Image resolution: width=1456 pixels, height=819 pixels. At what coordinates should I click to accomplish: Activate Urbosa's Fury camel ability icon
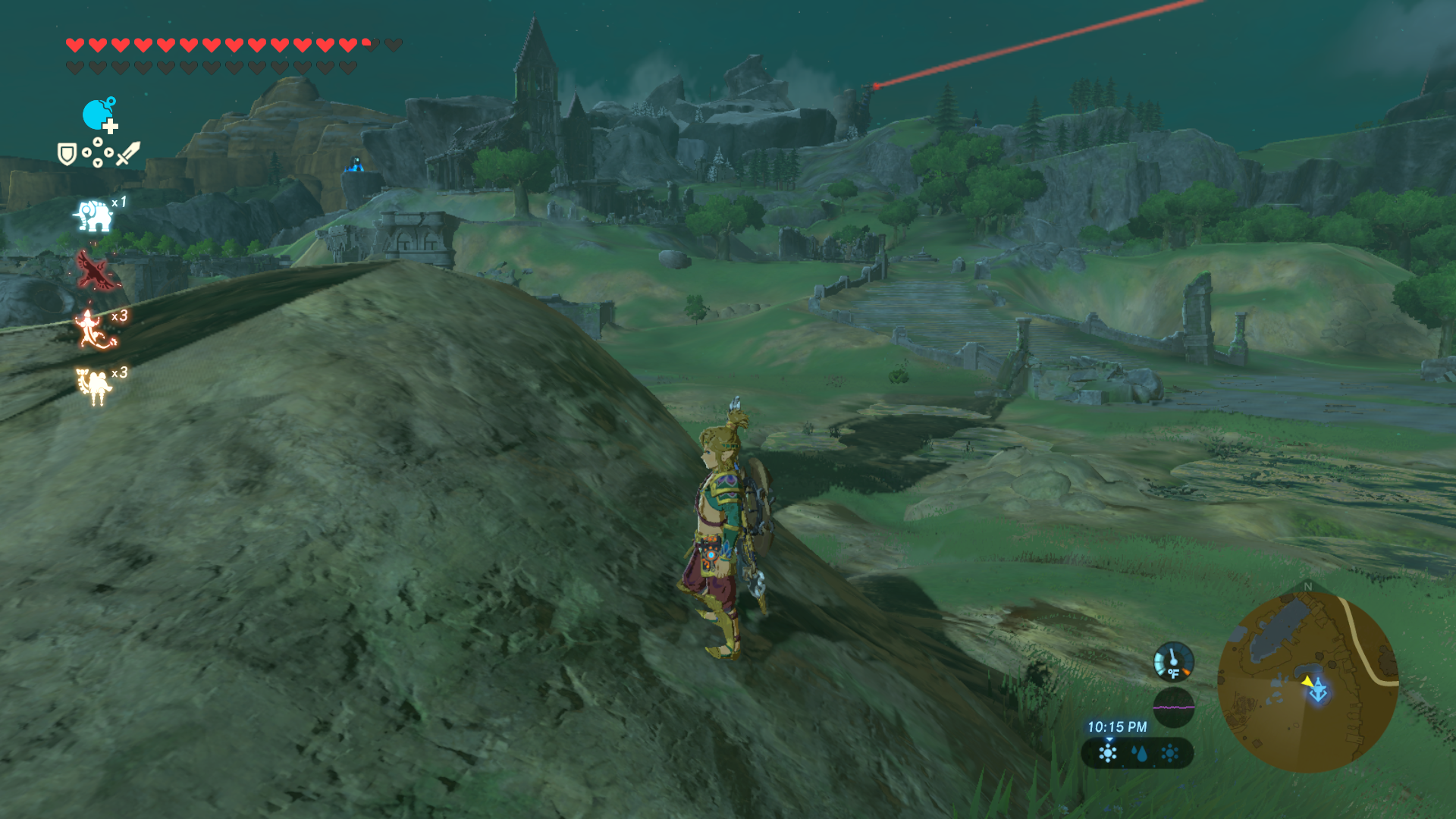(x=94, y=385)
